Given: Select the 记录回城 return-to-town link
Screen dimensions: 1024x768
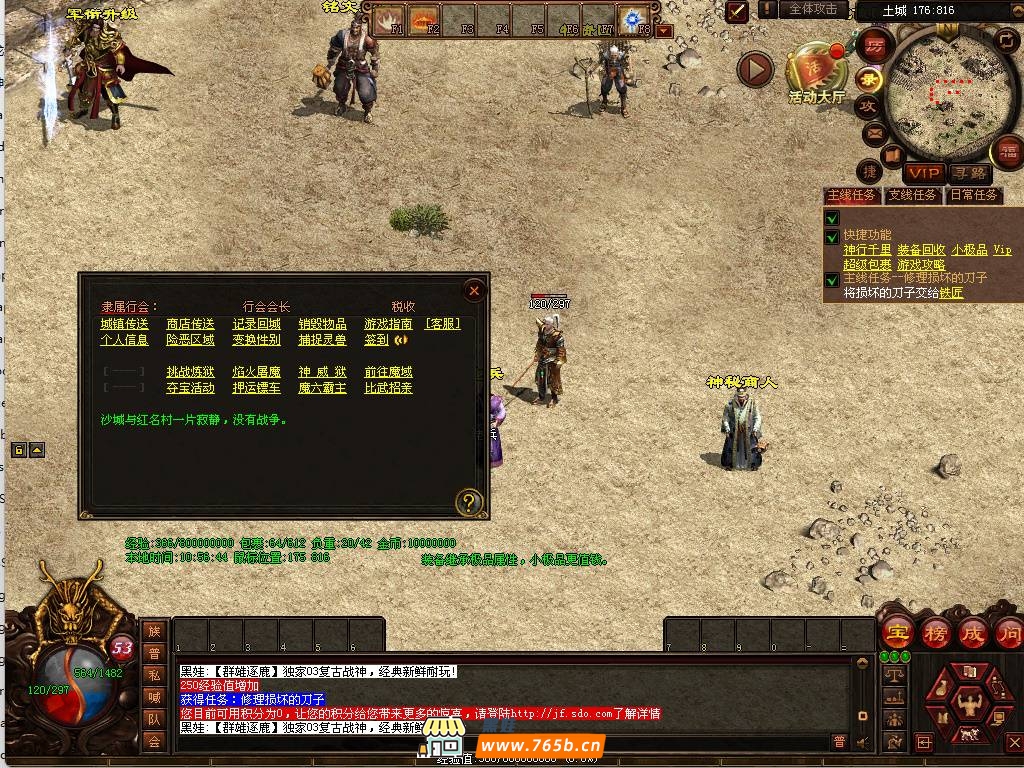Looking at the screenshot, I should (x=256, y=324).
